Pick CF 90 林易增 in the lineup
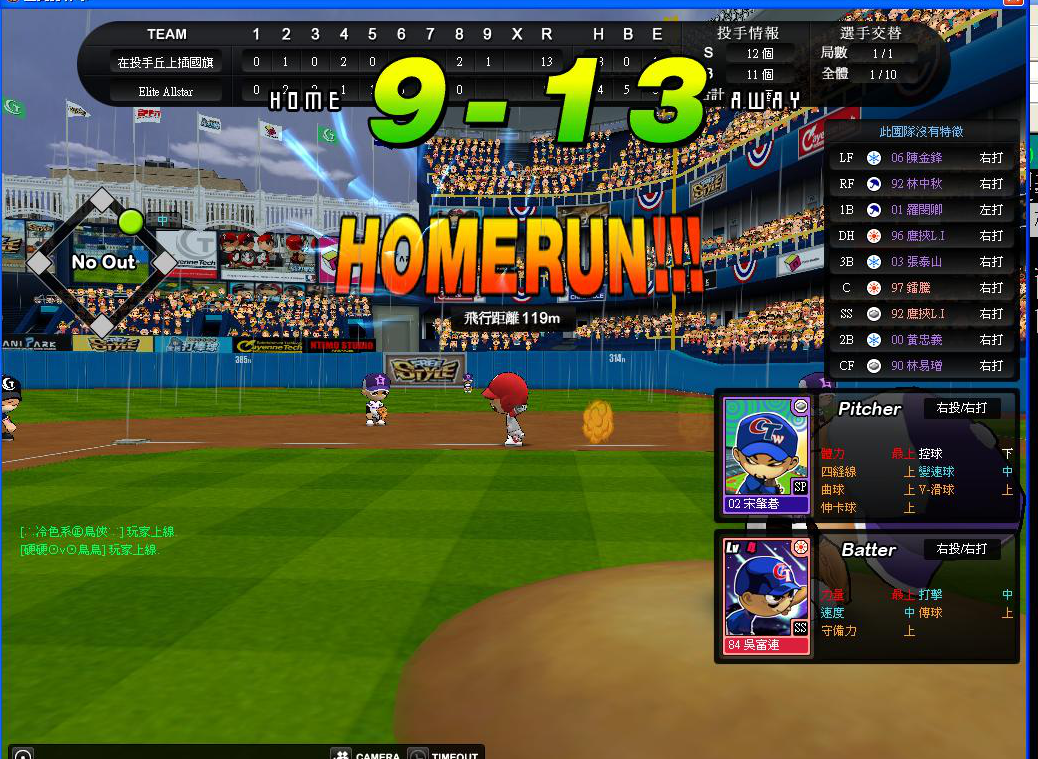The width and height of the screenshot is (1038, 759). click(x=920, y=366)
